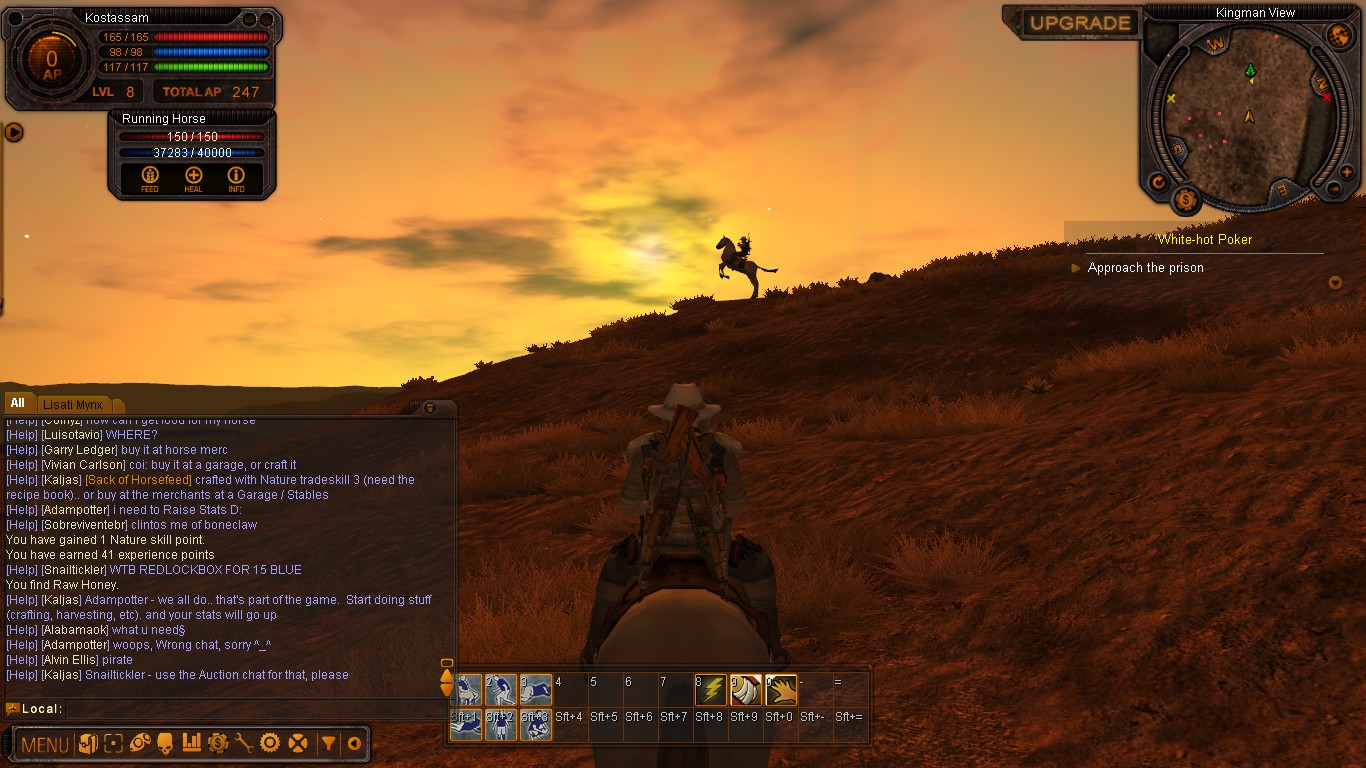The image size is (1366, 768).
Task: Click the coin icon for auction features
Action: pyautogui.click(x=218, y=743)
